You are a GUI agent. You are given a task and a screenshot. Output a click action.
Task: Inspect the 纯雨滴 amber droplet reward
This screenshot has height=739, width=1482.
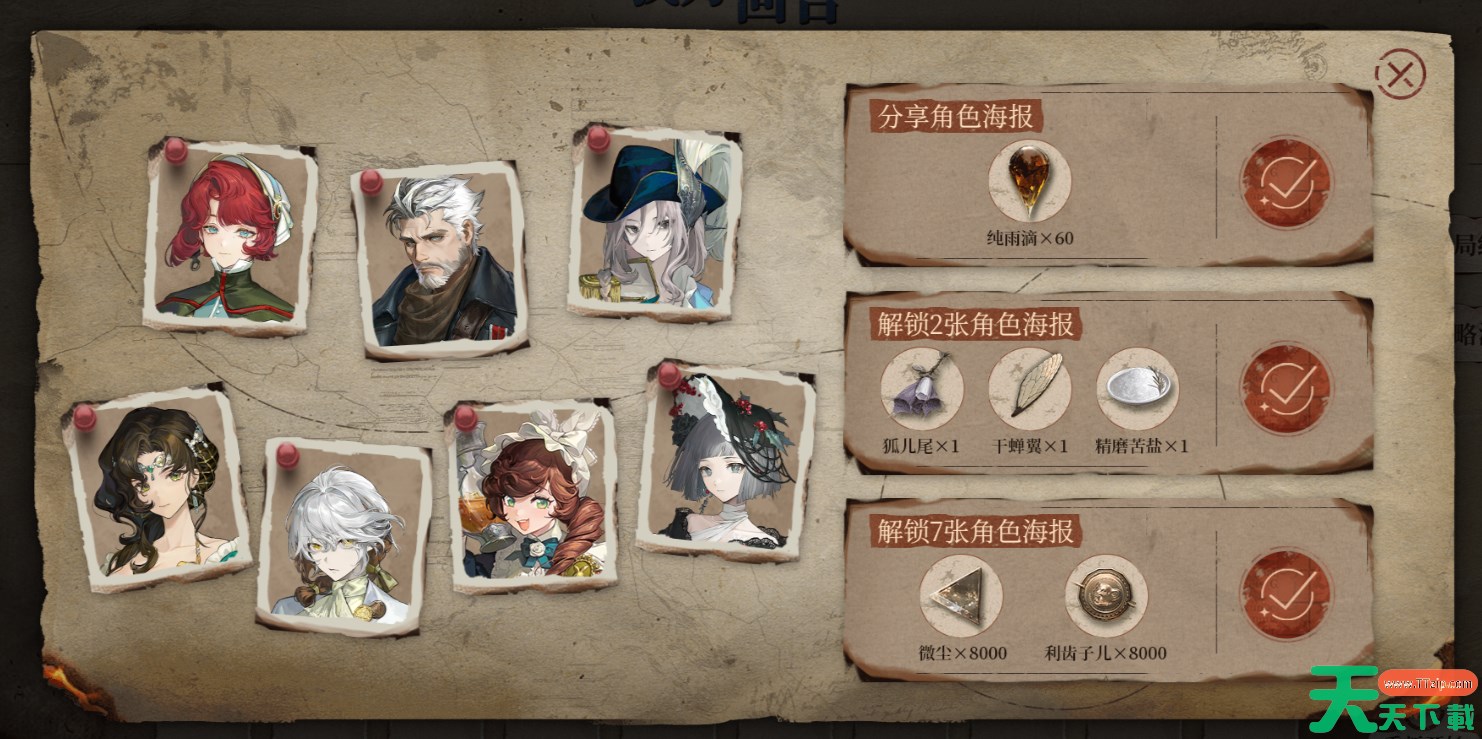1029,181
